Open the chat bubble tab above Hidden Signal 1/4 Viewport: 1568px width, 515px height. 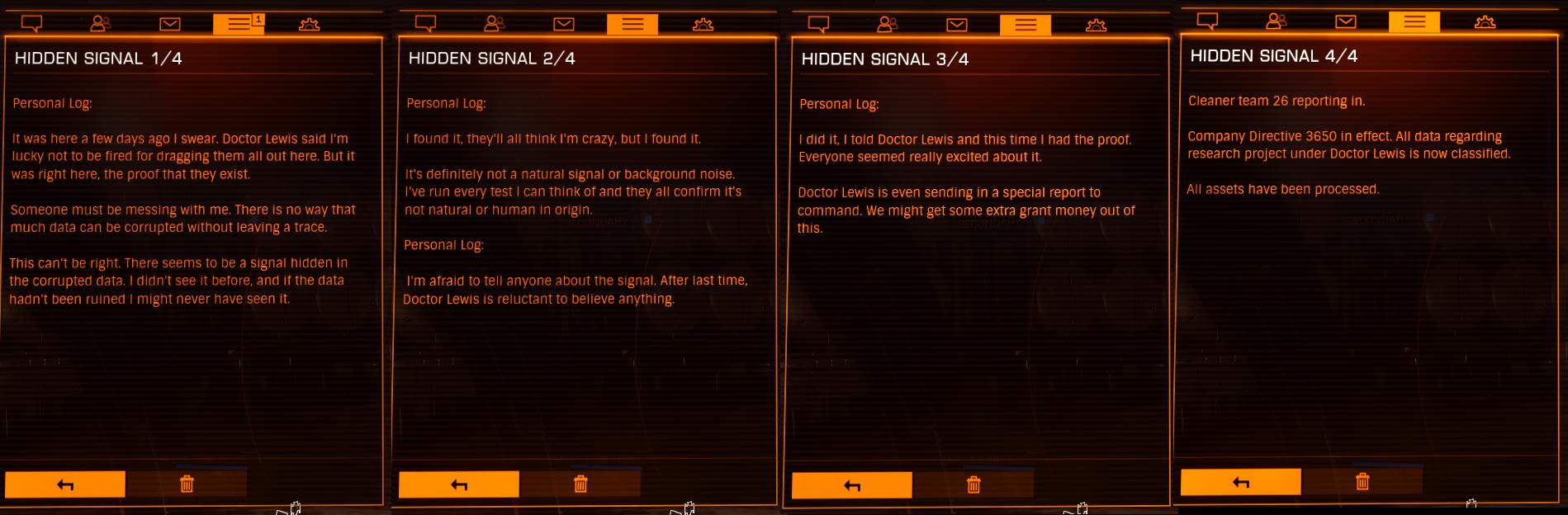(31, 24)
